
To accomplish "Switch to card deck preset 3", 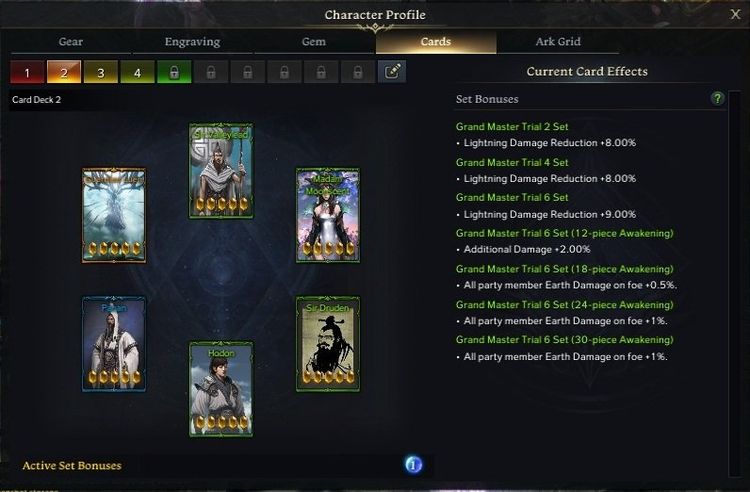I will (x=100, y=72).
